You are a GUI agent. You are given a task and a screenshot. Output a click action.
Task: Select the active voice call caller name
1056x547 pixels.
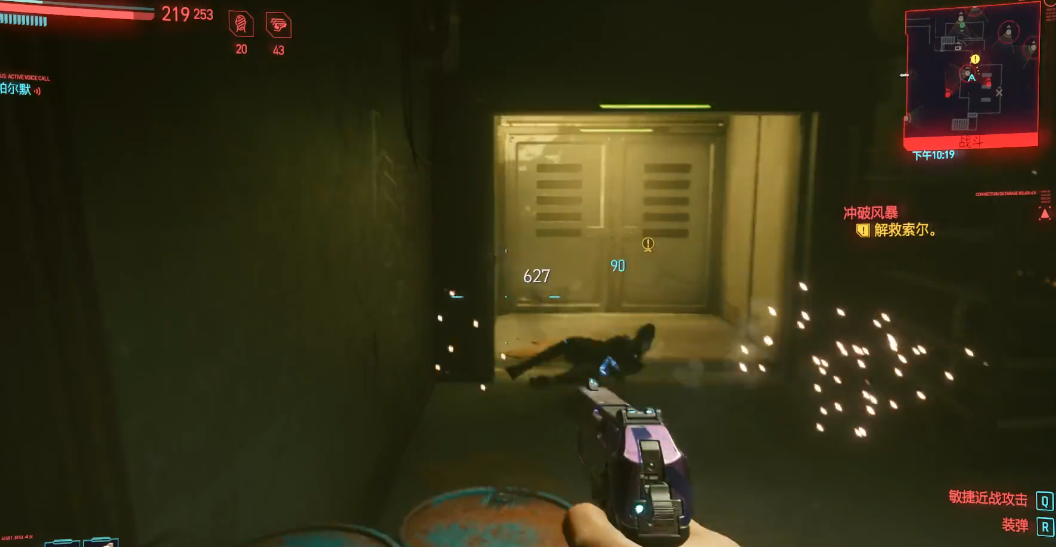18,89
